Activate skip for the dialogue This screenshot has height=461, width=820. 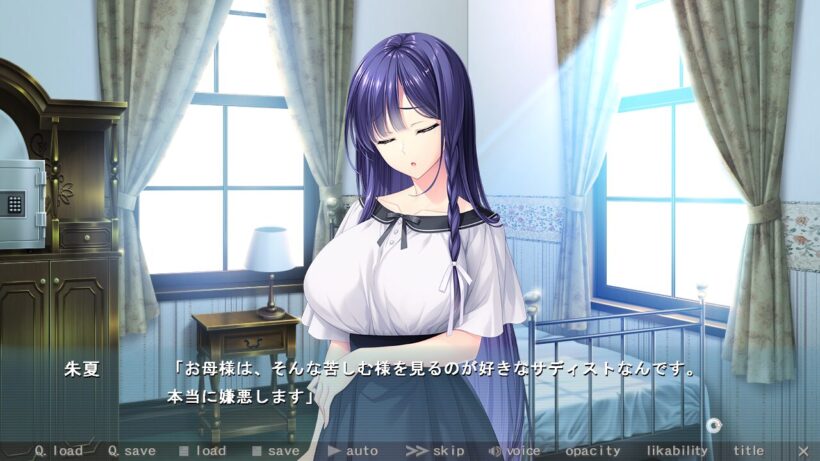[435, 451]
